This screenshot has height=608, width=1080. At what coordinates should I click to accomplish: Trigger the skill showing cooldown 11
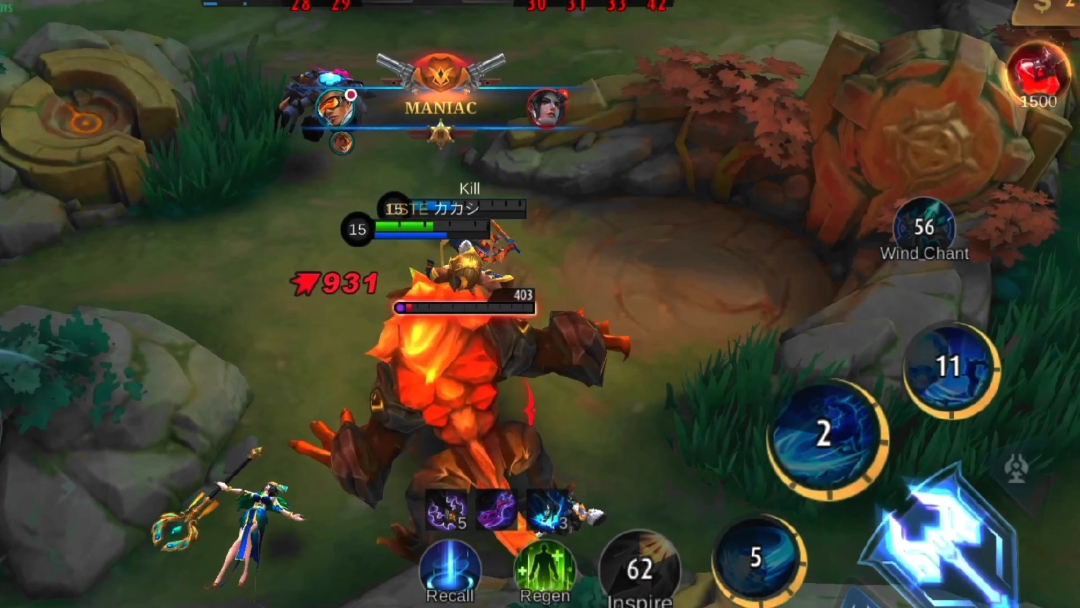point(950,368)
